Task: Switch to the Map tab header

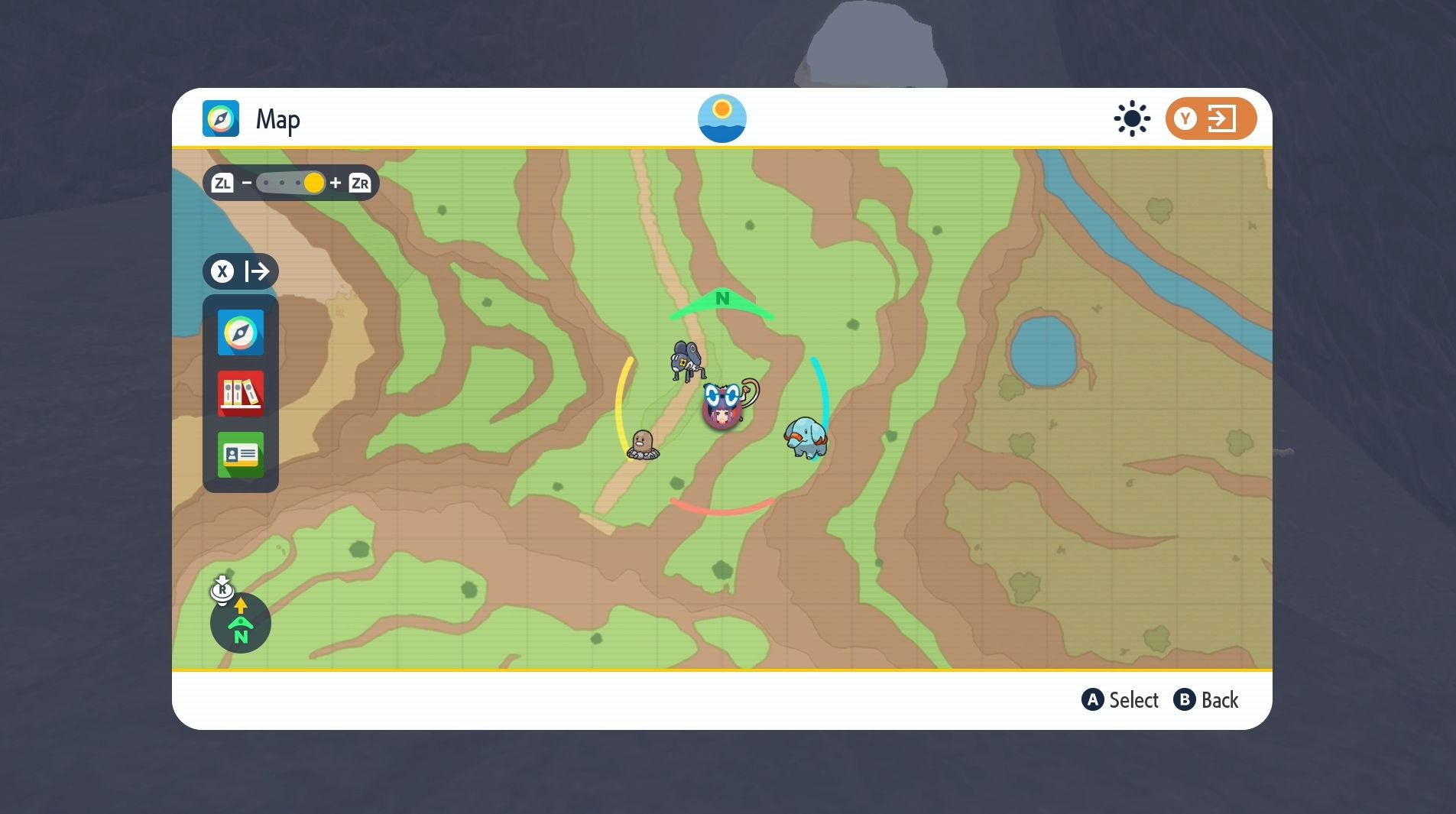Action: [x=278, y=118]
